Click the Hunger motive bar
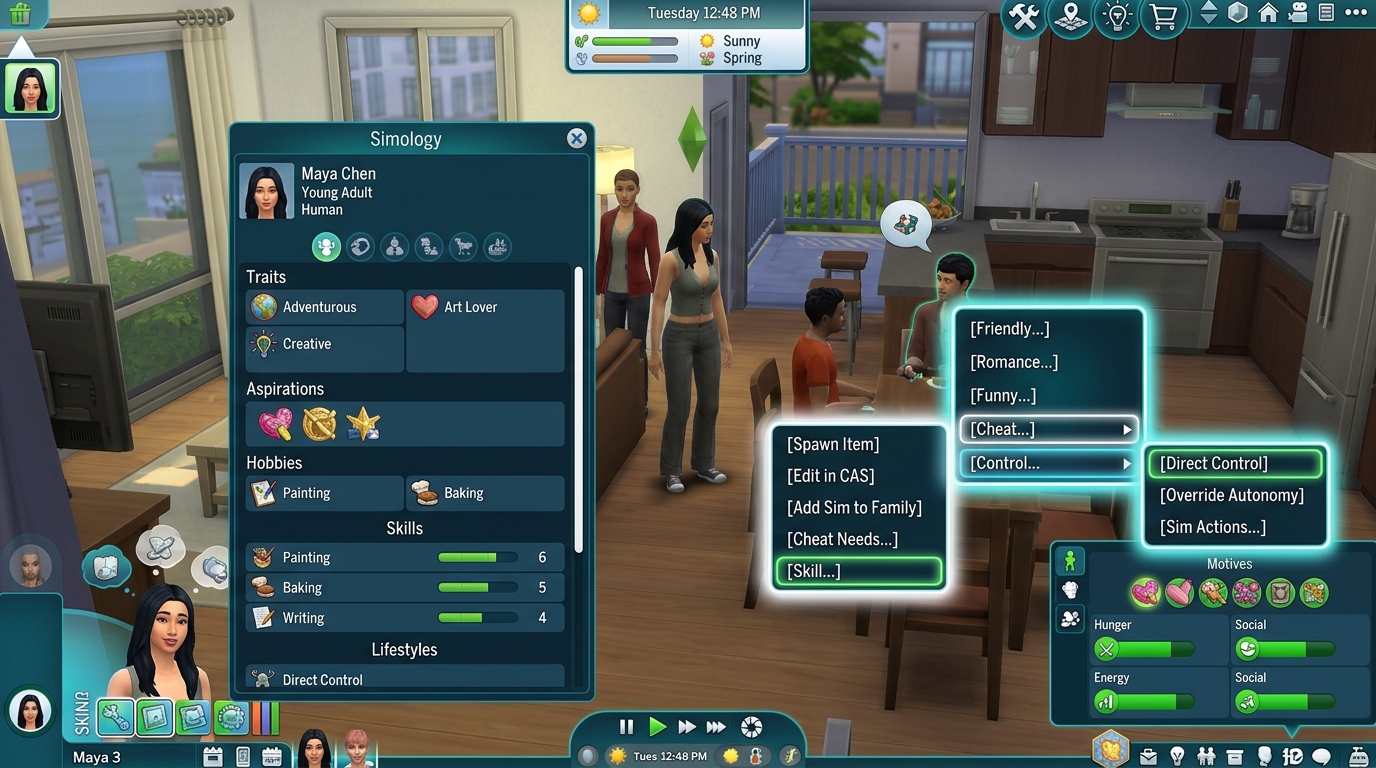This screenshot has height=768, width=1376. 1150,649
